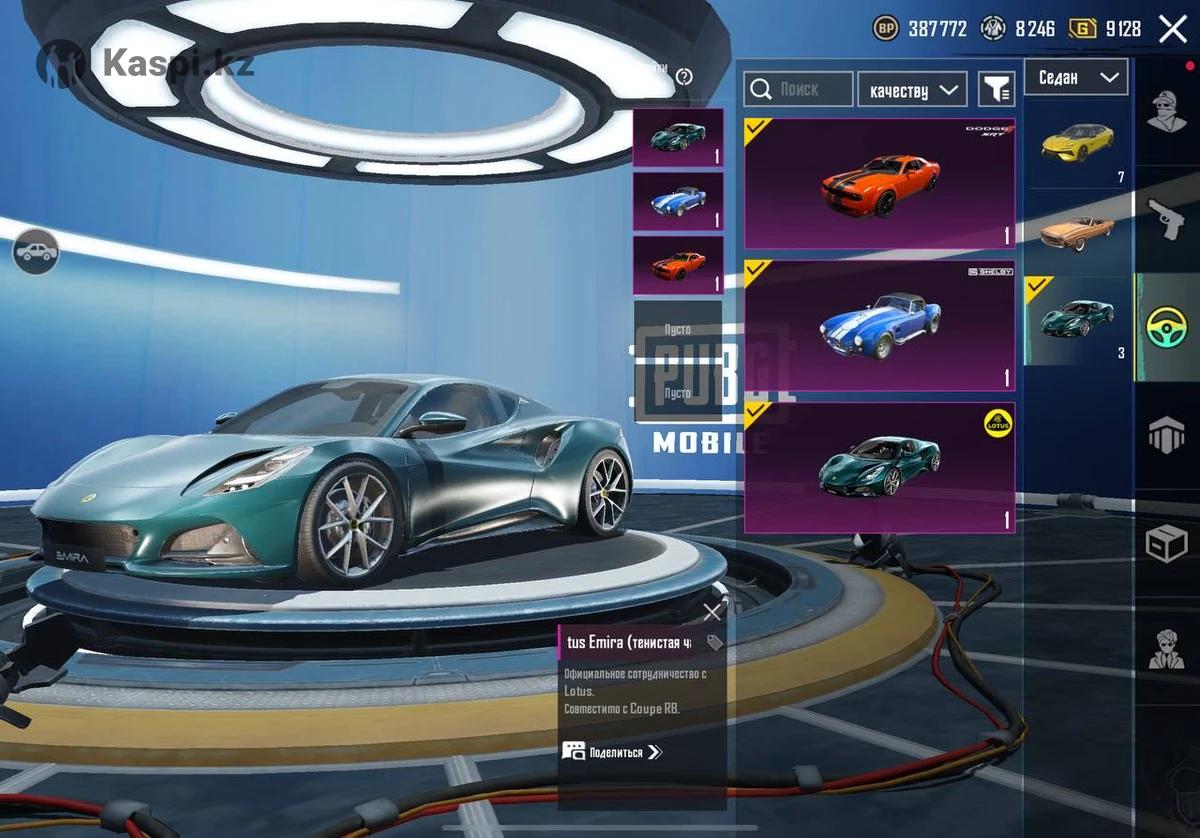Click the equipped orange Dodge slot

tap(677, 265)
